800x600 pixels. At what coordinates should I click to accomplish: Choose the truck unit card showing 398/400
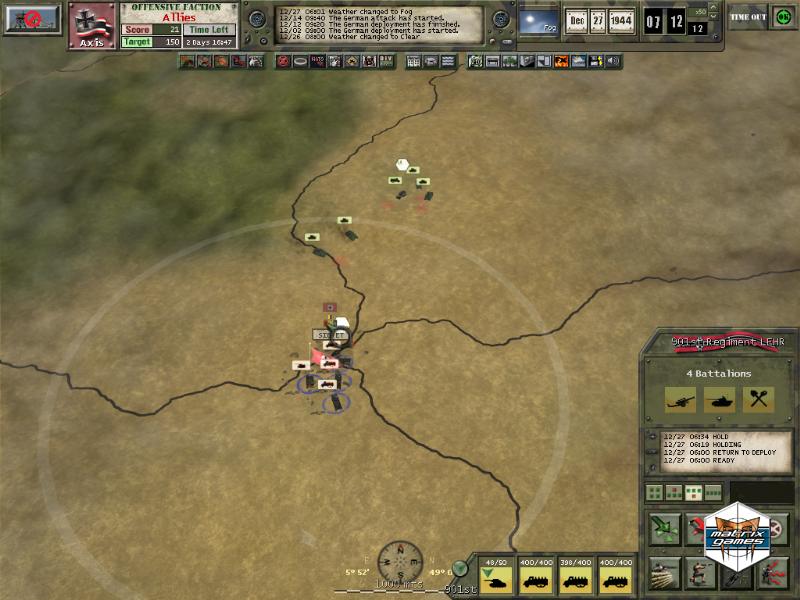tap(575, 577)
